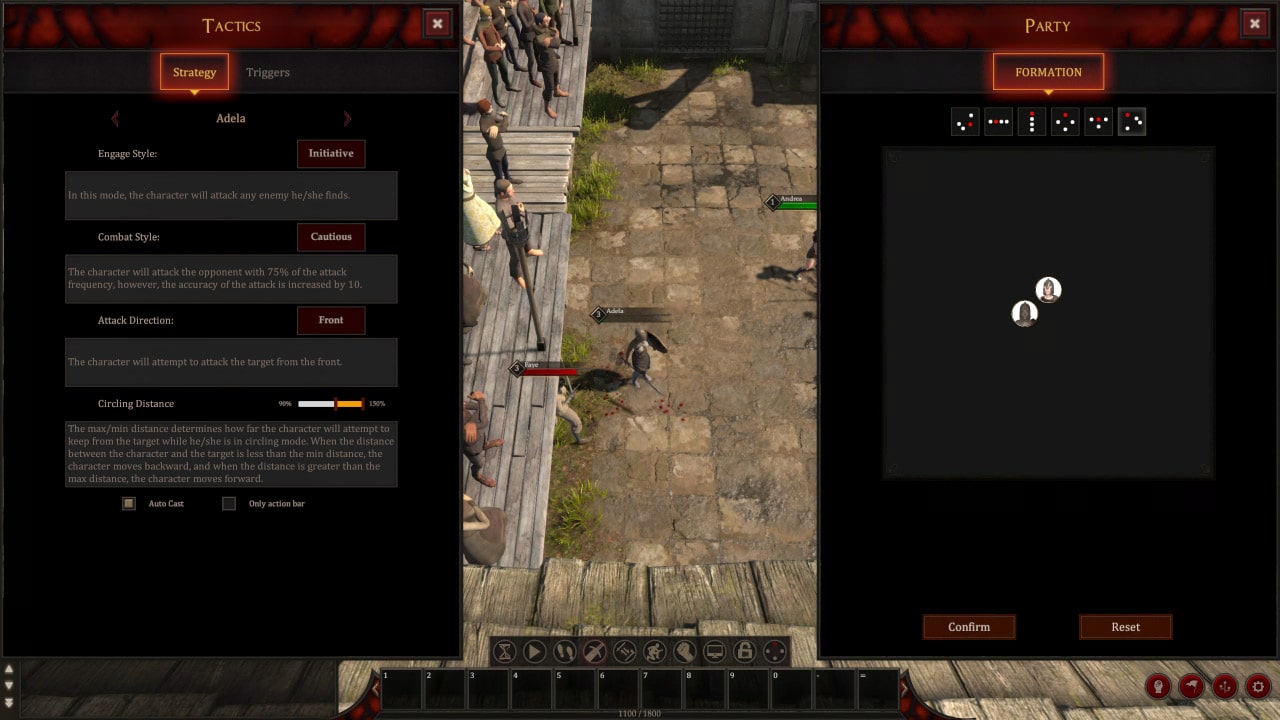Show the previous character before Adela
The height and width of the screenshot is (720, 1280).
coord(115,118)
